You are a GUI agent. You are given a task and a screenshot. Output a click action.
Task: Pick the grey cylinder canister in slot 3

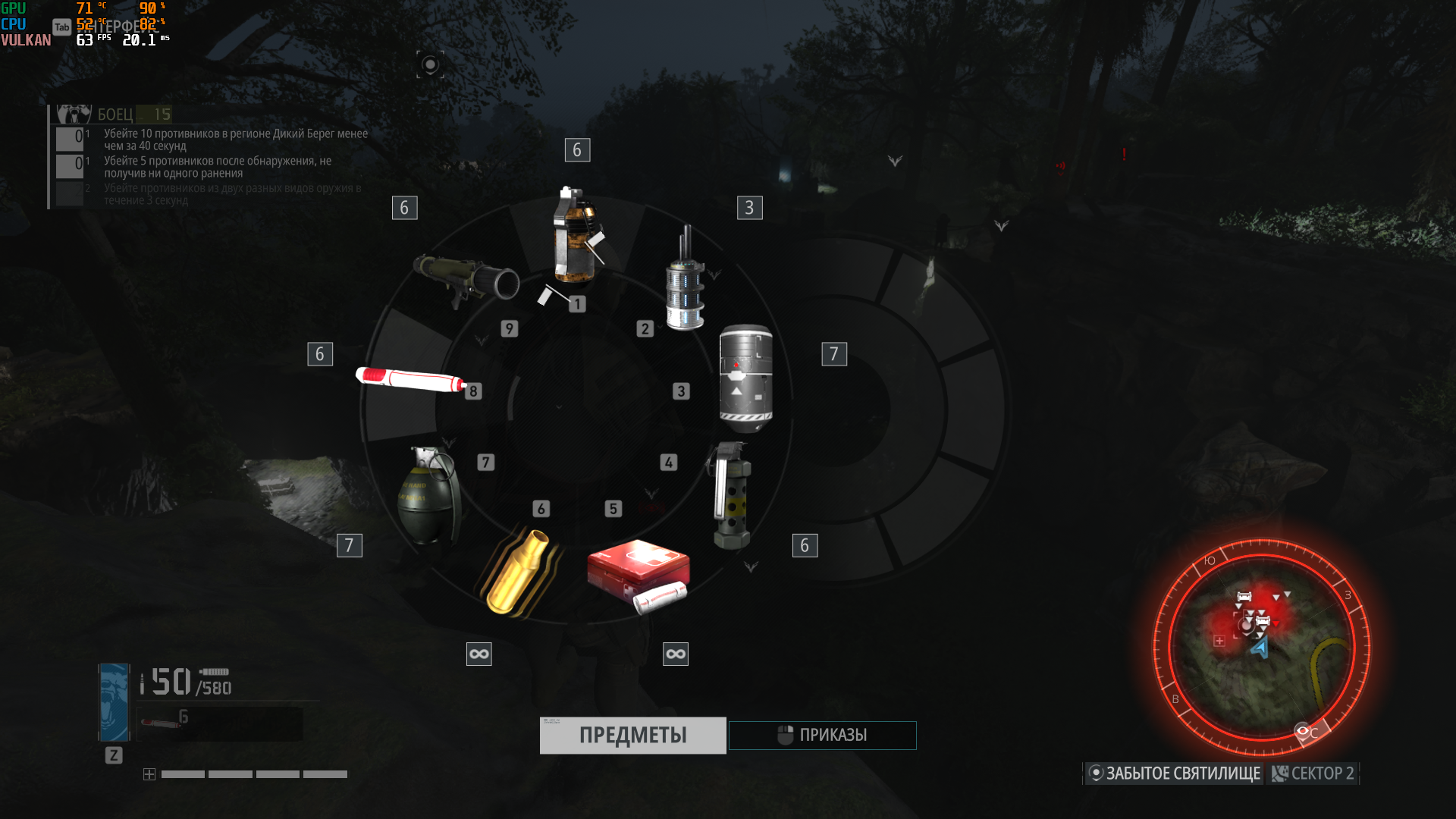click(745, 377)
